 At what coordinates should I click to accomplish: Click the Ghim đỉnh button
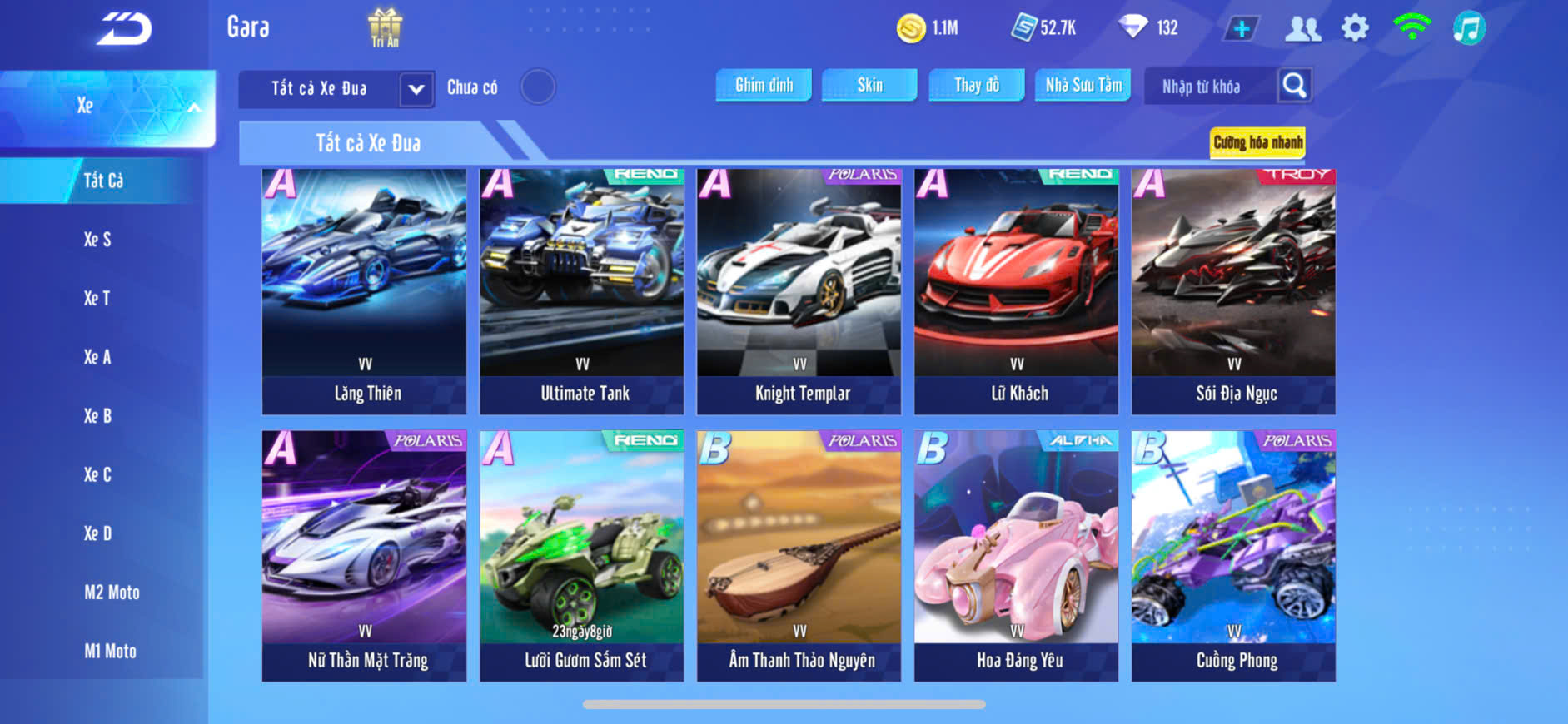764,85
